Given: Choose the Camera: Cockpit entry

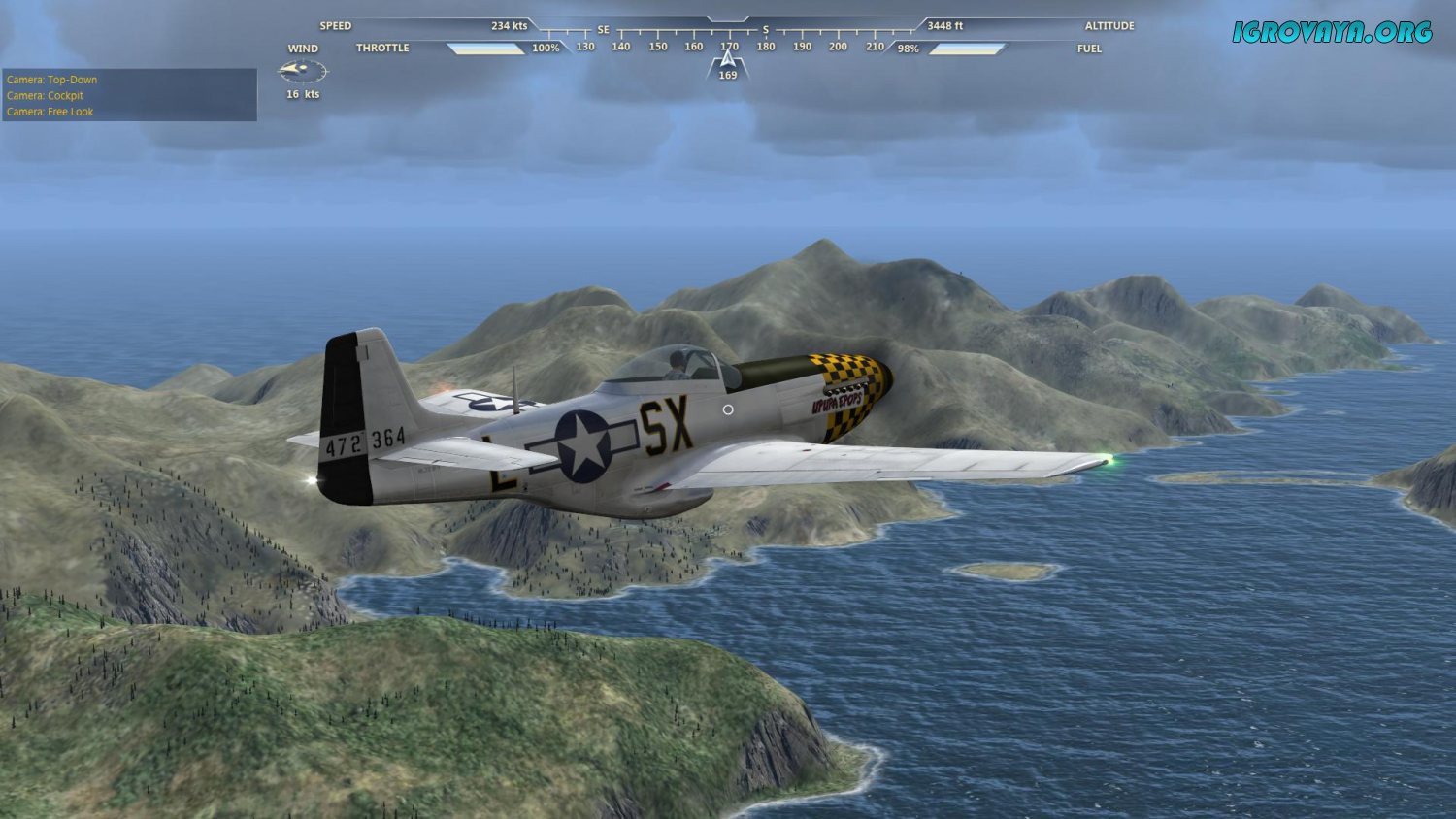Looking at the screenshot, I should pyautogui.click(x=46, y=95).
